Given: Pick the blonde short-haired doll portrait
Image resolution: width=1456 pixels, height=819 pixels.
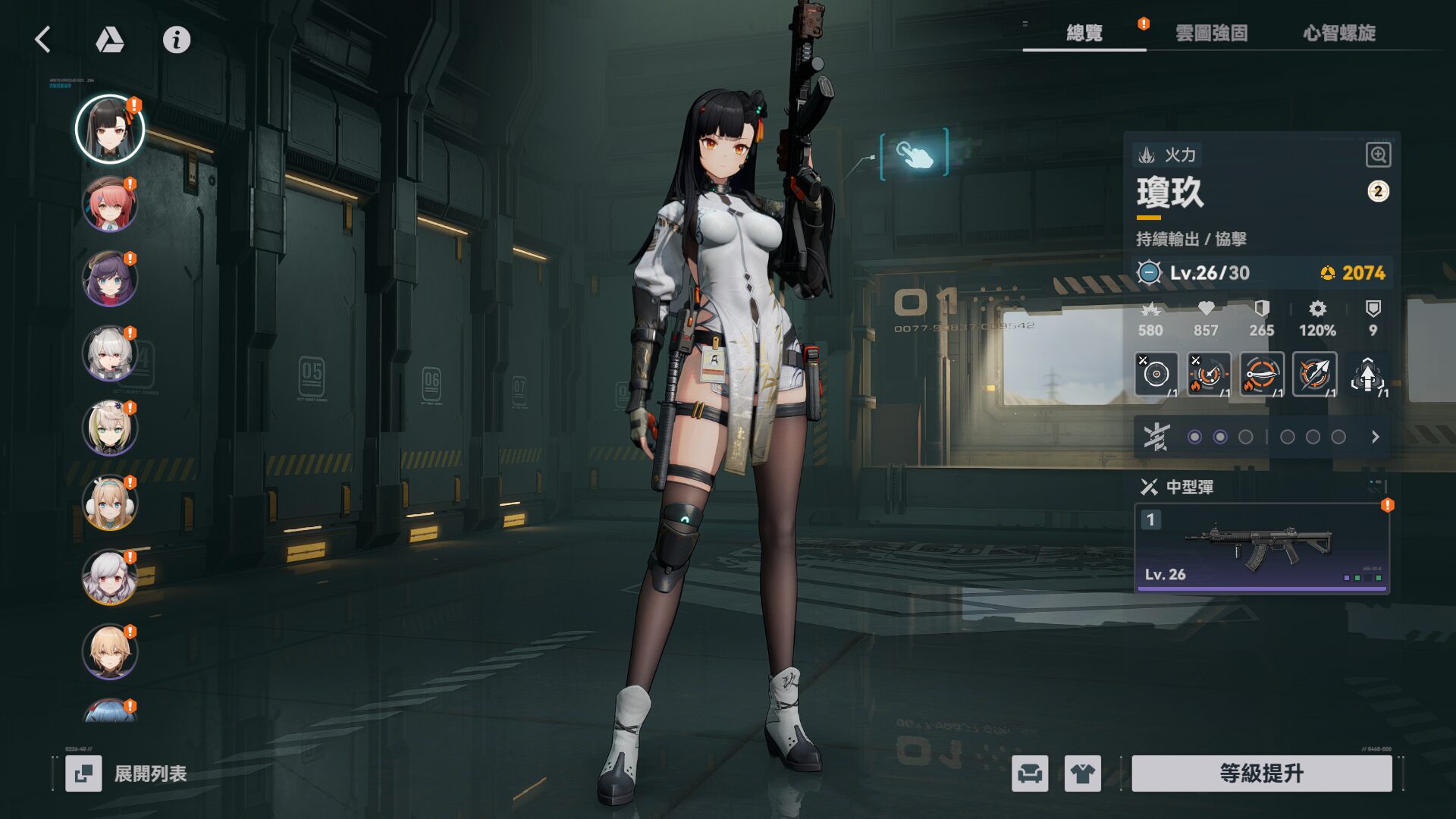Looking at the screenshot, I should [x=110, y=651].
